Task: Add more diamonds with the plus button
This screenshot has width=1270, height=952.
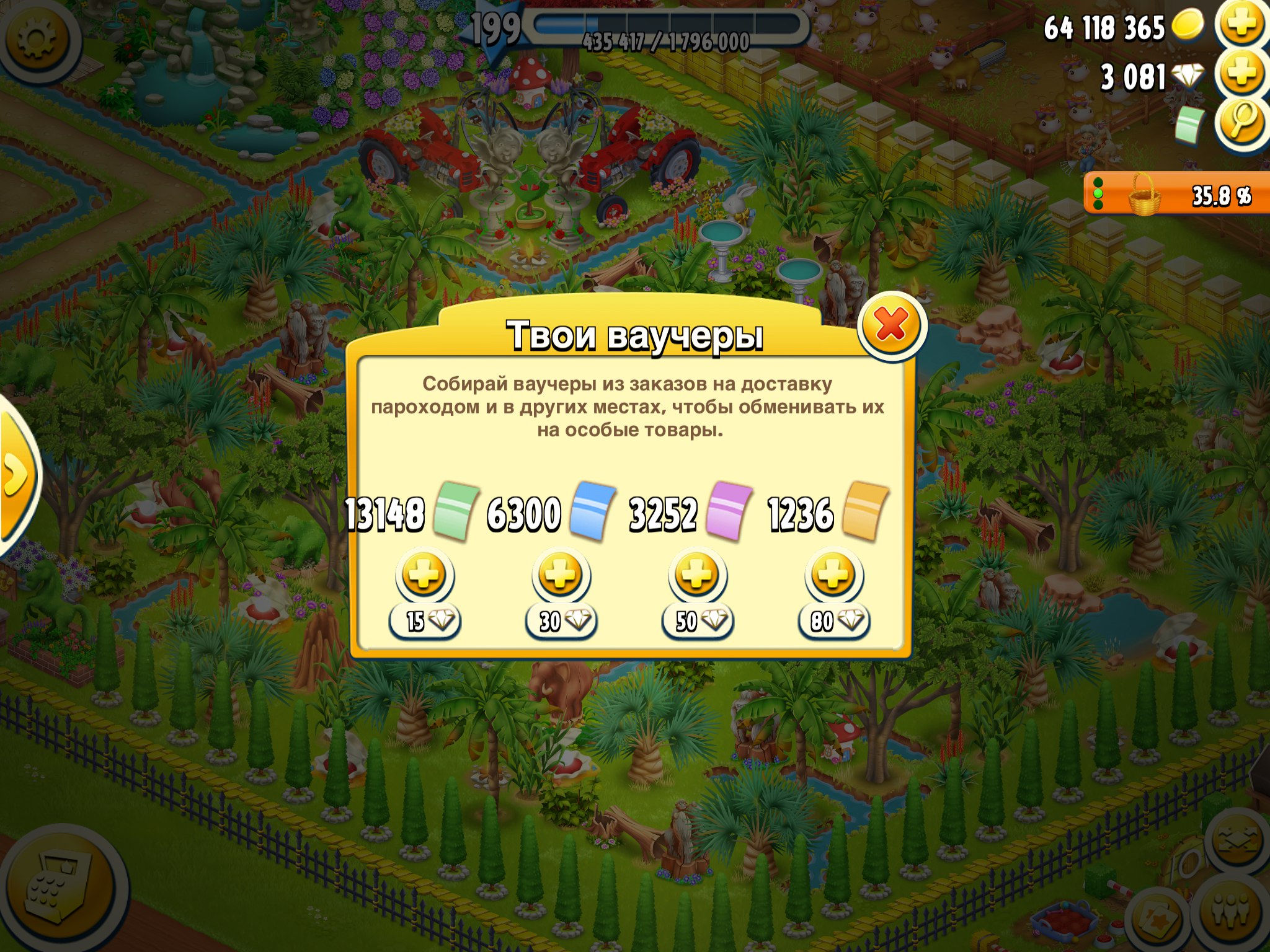Action: click(1241, 75)
